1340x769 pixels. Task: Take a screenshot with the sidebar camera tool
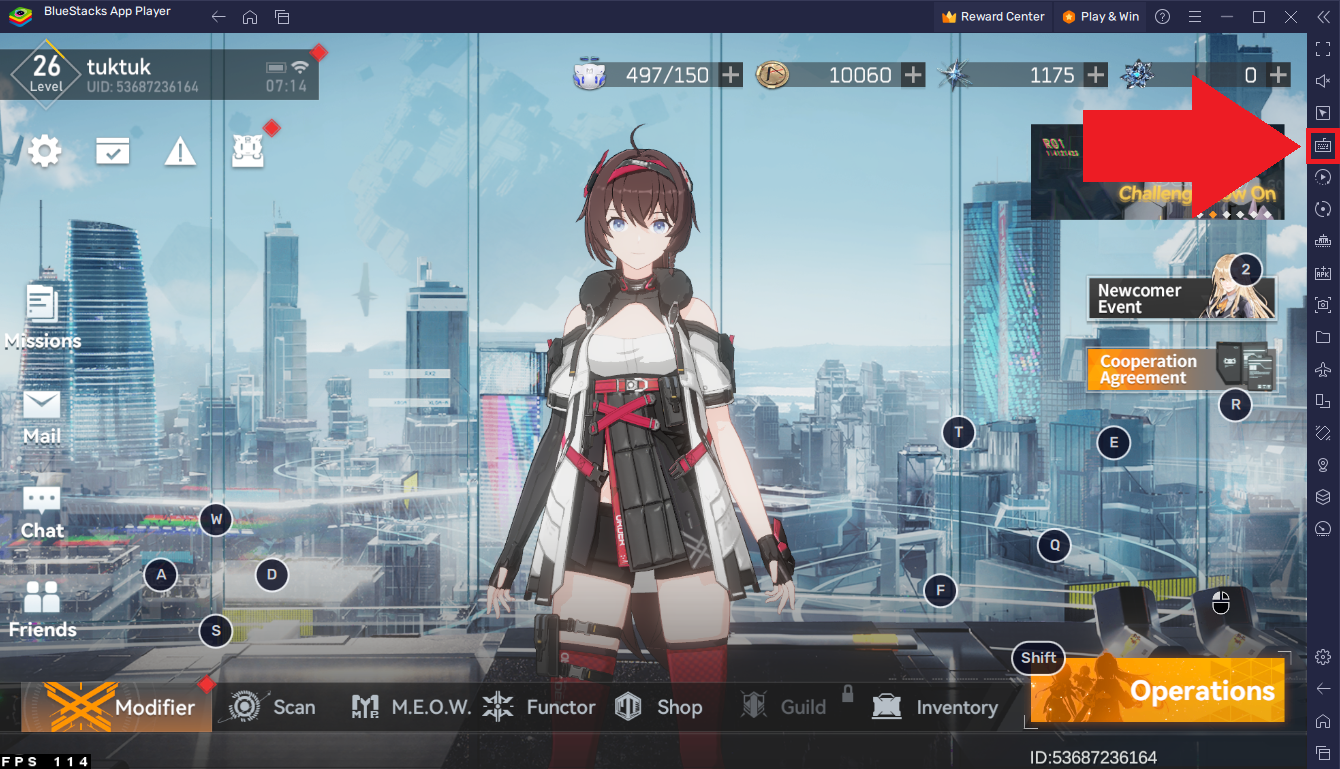click(1322, 304)
